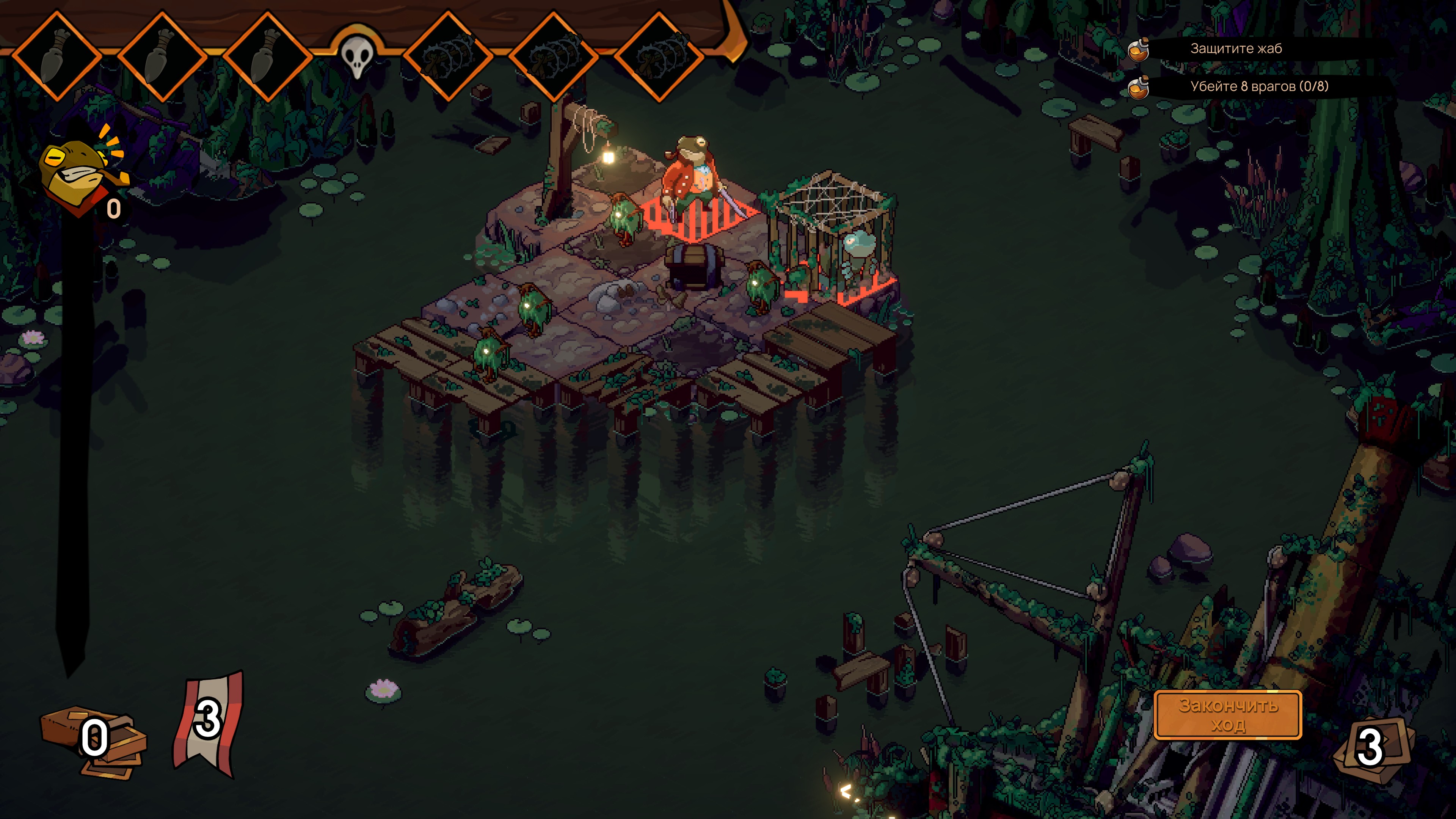Show the "Защитите жаб" objective

coord(1236,49)
